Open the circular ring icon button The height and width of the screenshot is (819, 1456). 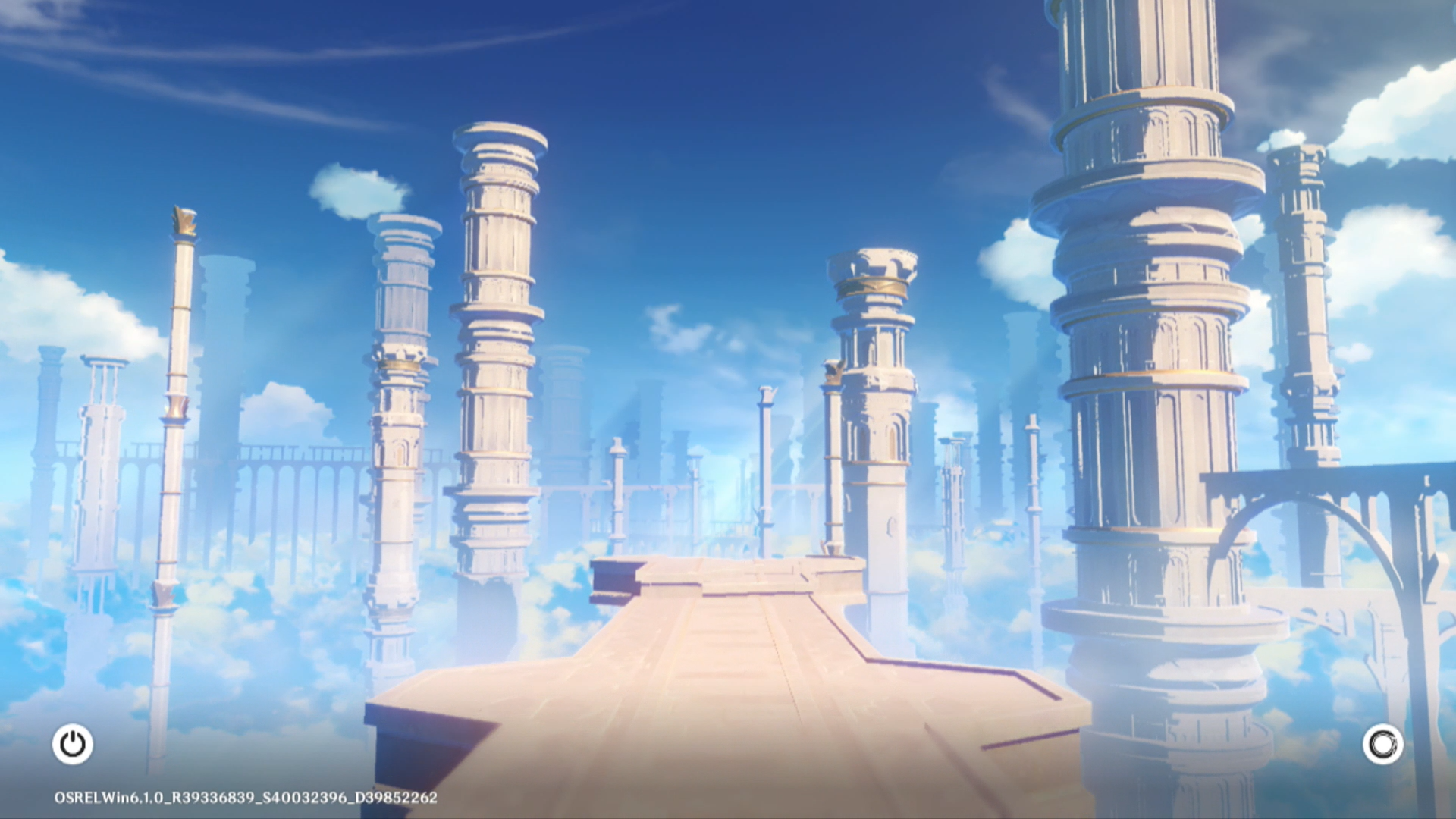pyautogui.click(x=1382, y=744)
